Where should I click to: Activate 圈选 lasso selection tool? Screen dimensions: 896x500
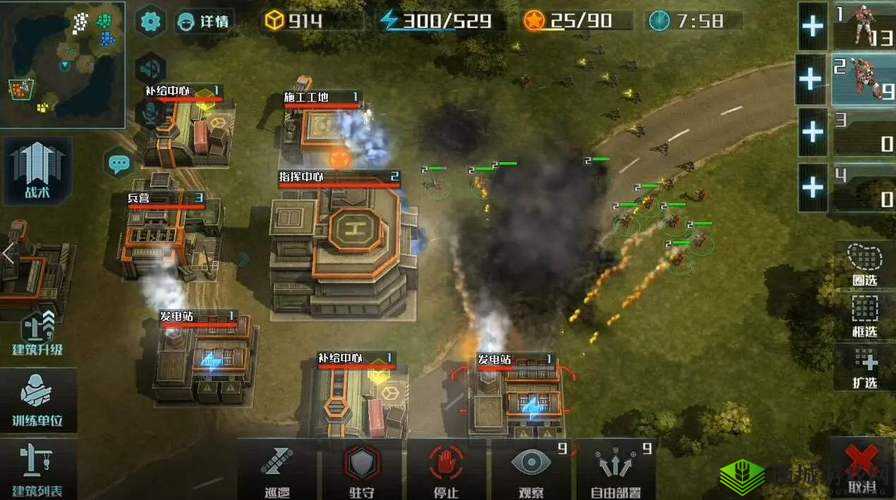point(864,262)
